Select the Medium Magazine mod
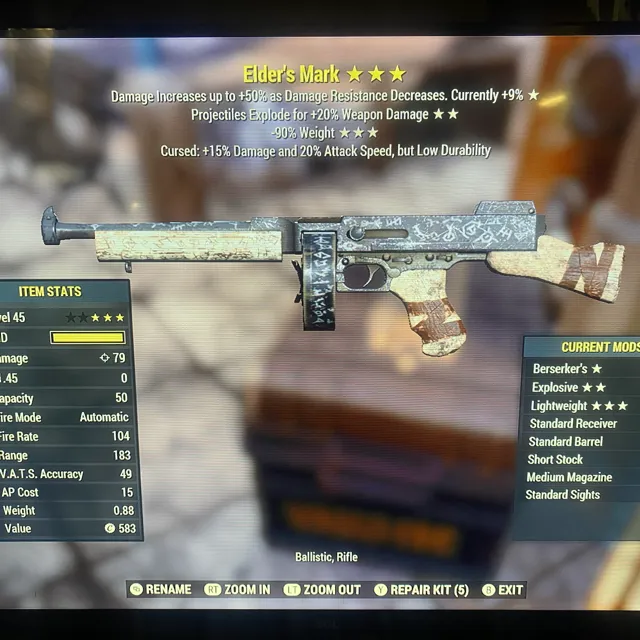 coord(568,477)
